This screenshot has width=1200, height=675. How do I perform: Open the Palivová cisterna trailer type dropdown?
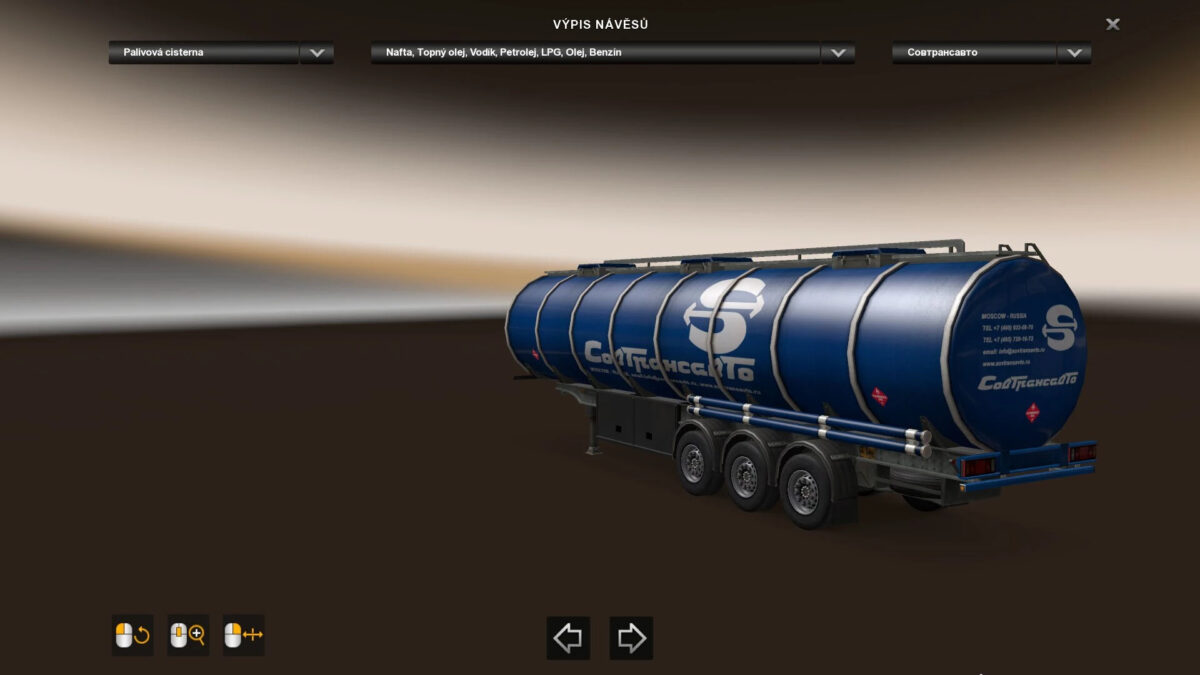(x=317, y=53)
